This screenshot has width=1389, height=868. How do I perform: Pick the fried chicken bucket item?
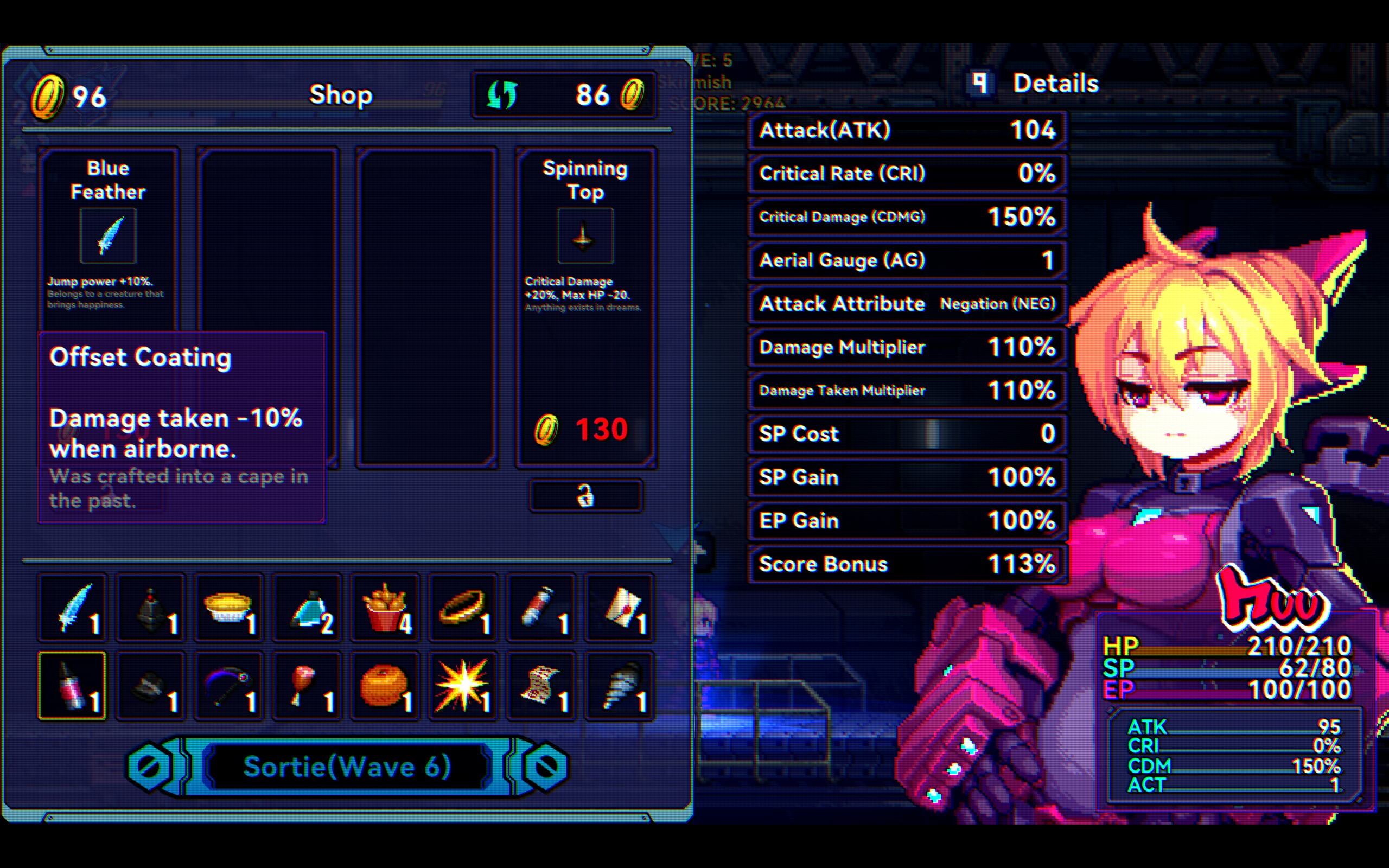pyautogui.click(x=385, y=608)
